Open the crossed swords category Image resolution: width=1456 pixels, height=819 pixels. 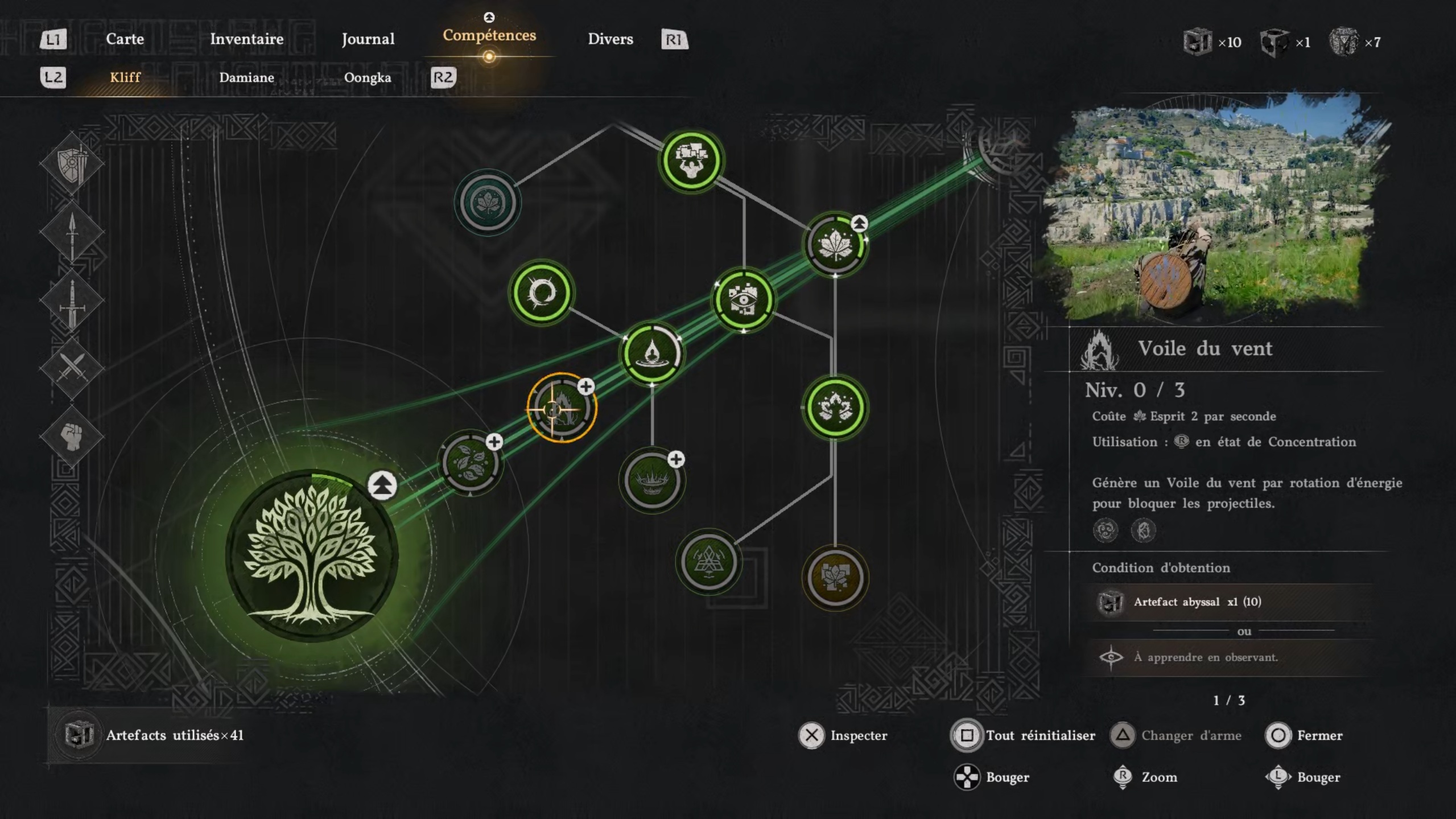click(x=72, y=367)
